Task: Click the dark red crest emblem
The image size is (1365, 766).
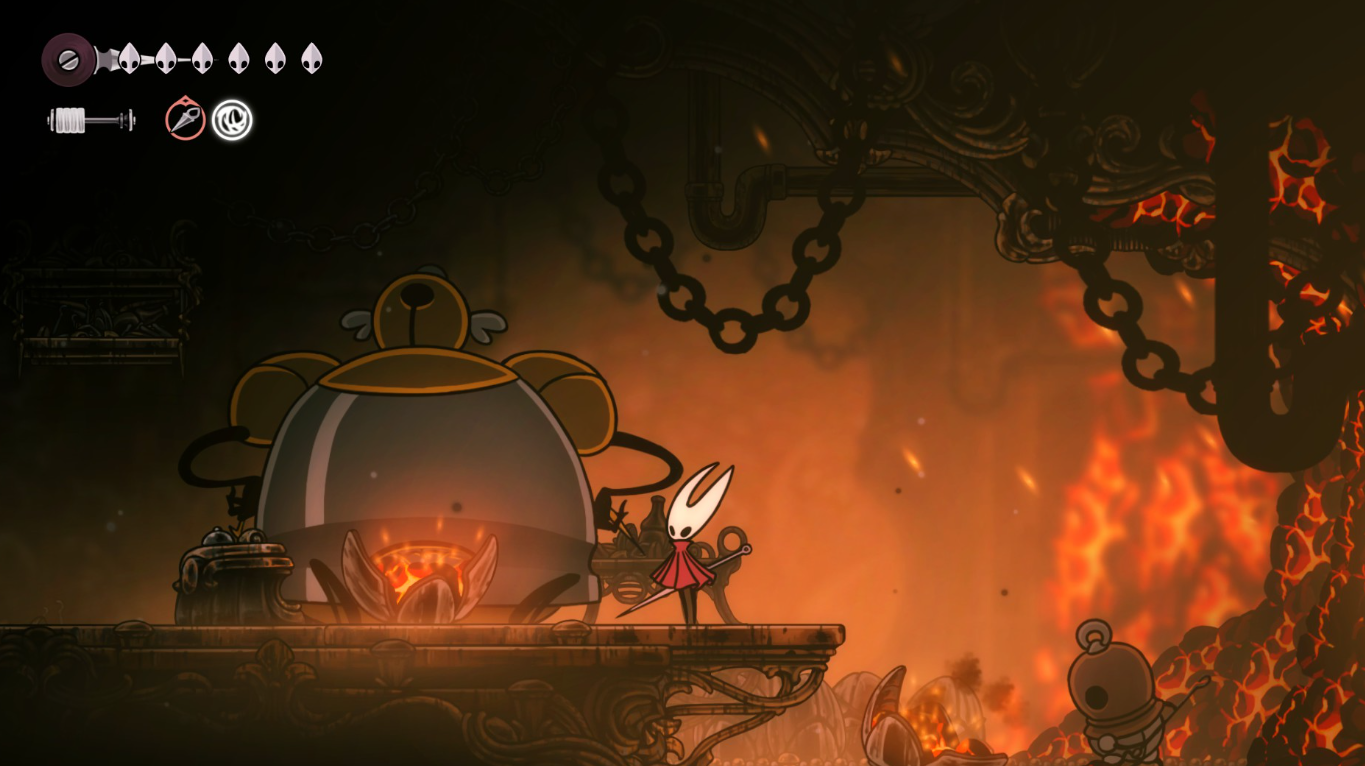Action: (68, 59)
